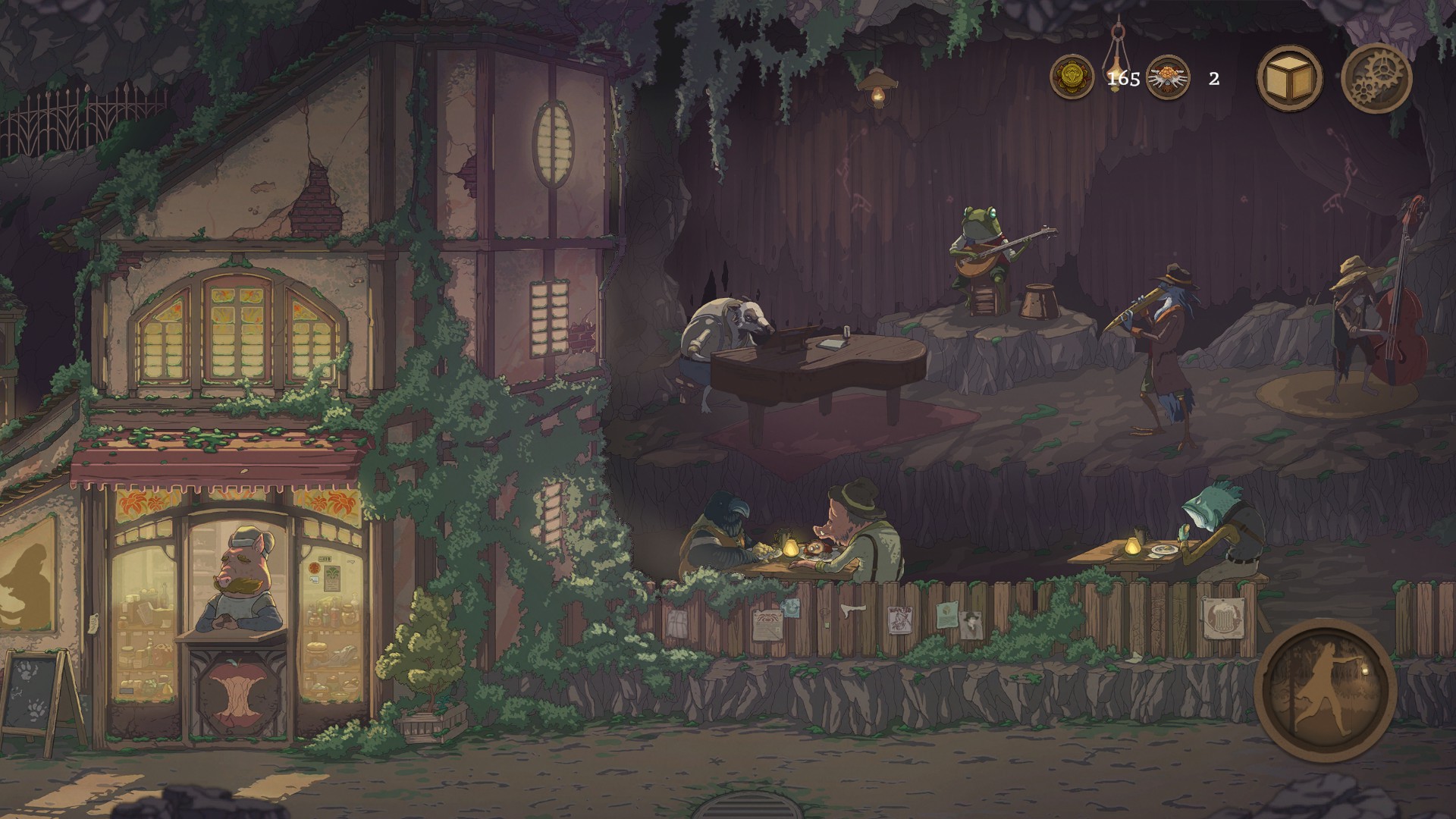Select the food dish resource icon
Viewport: 1456px width, 819px height.
tap(1168, 78)
